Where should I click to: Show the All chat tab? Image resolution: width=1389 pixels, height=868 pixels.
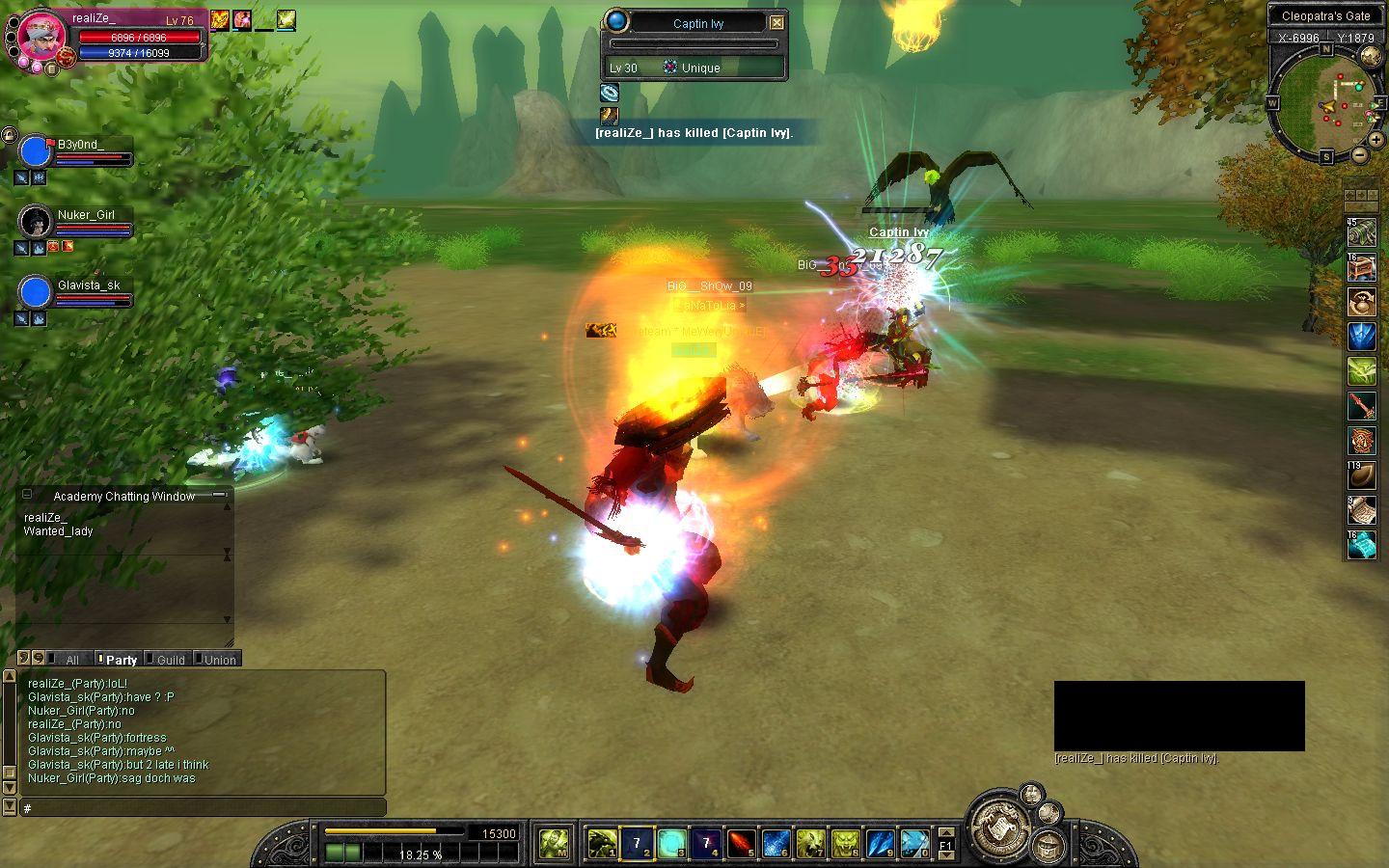[x=71, y=660]
